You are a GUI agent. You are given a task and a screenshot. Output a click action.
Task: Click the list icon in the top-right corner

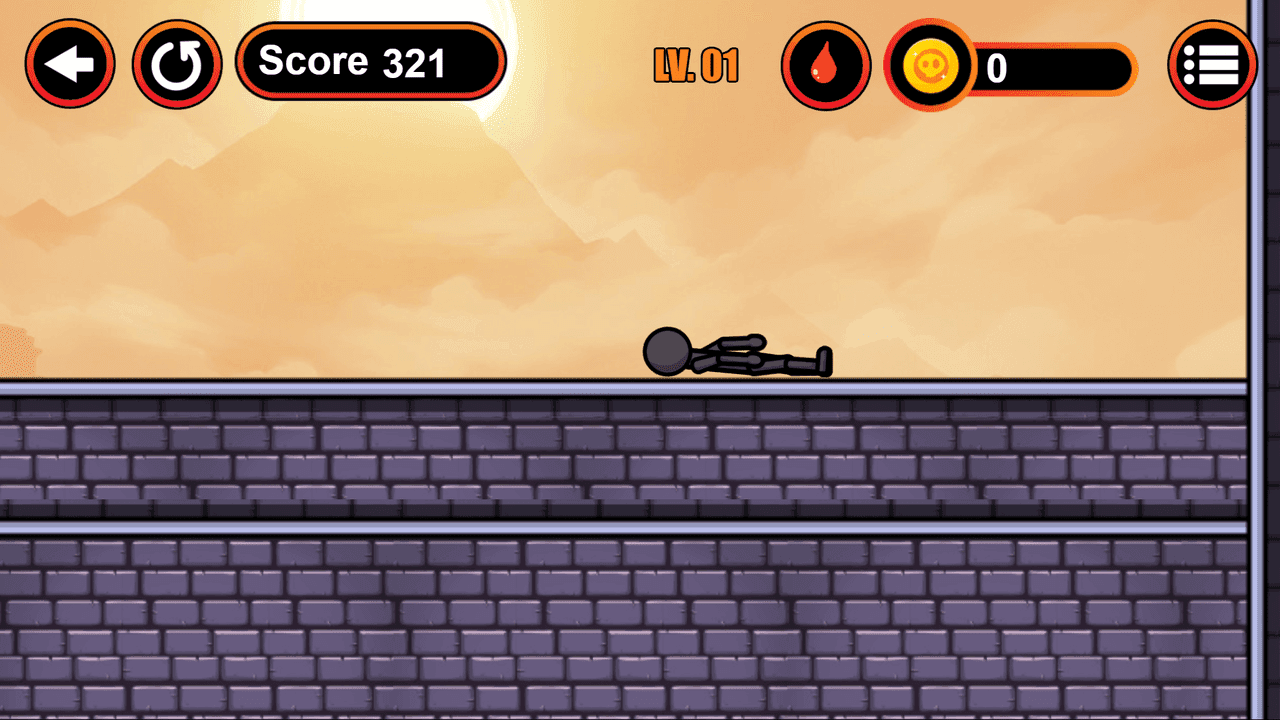pyautogui.click(x=1211, y=63)
